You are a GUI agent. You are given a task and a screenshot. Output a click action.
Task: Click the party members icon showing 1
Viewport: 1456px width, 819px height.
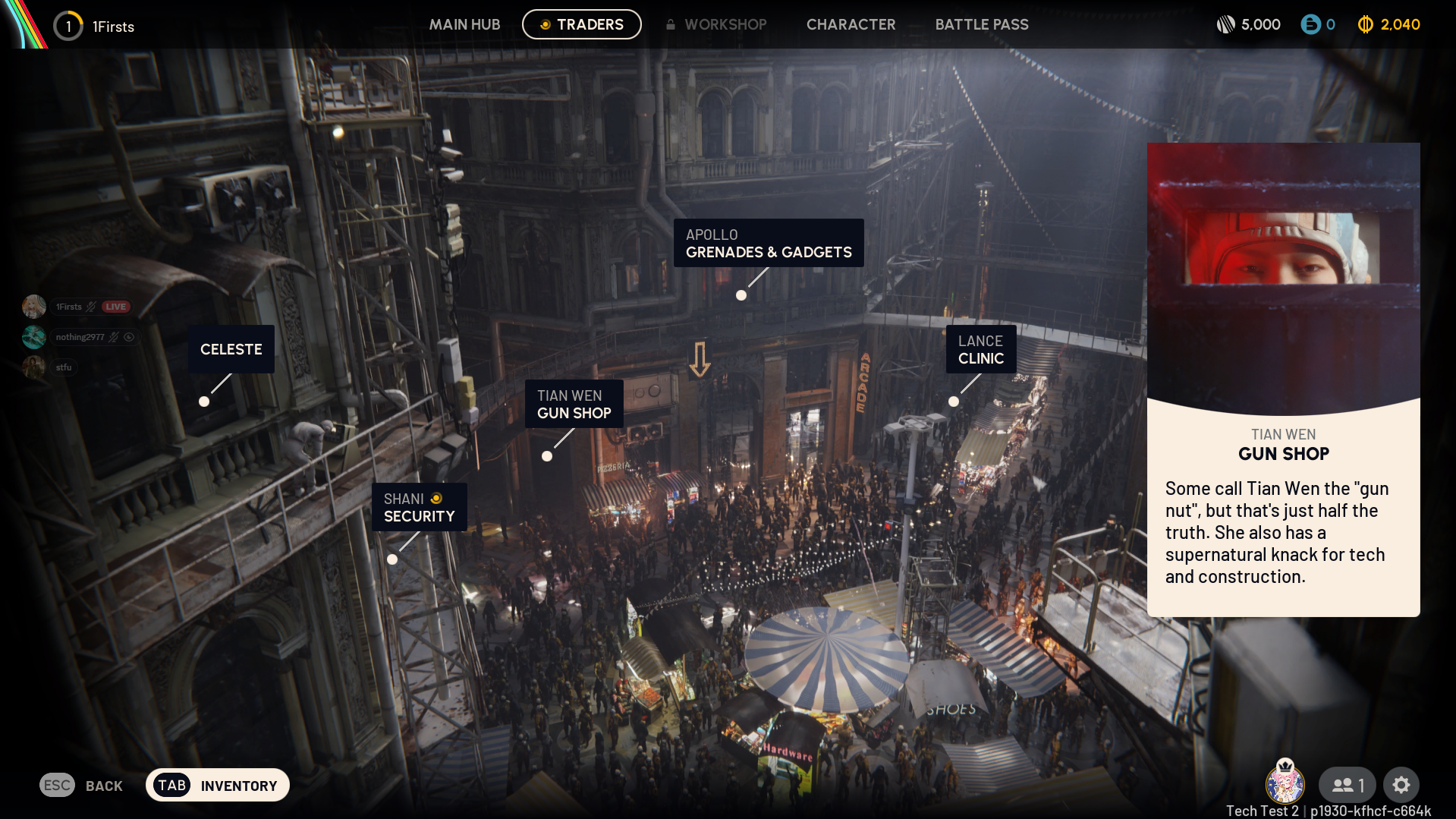[x=1347, y=785]
